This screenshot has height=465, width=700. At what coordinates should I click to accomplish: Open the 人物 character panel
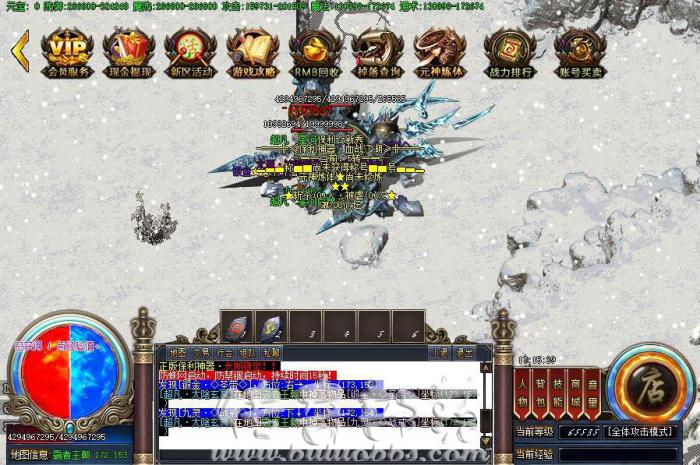[523, 391]
